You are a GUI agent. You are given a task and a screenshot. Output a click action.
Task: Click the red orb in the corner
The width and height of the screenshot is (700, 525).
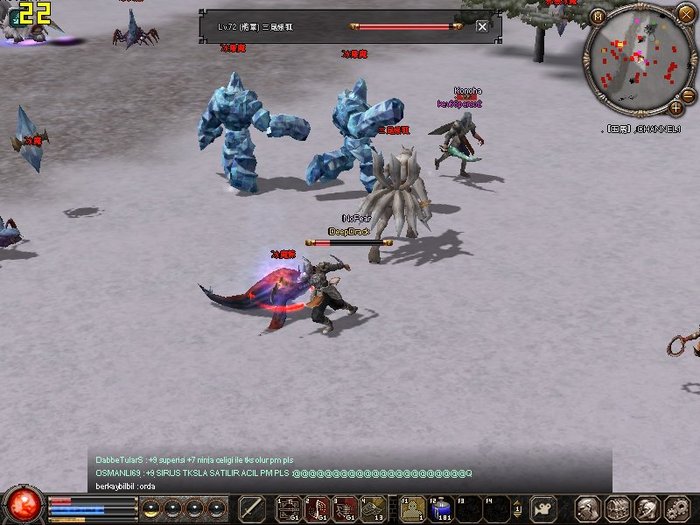[x=21, y=505]
